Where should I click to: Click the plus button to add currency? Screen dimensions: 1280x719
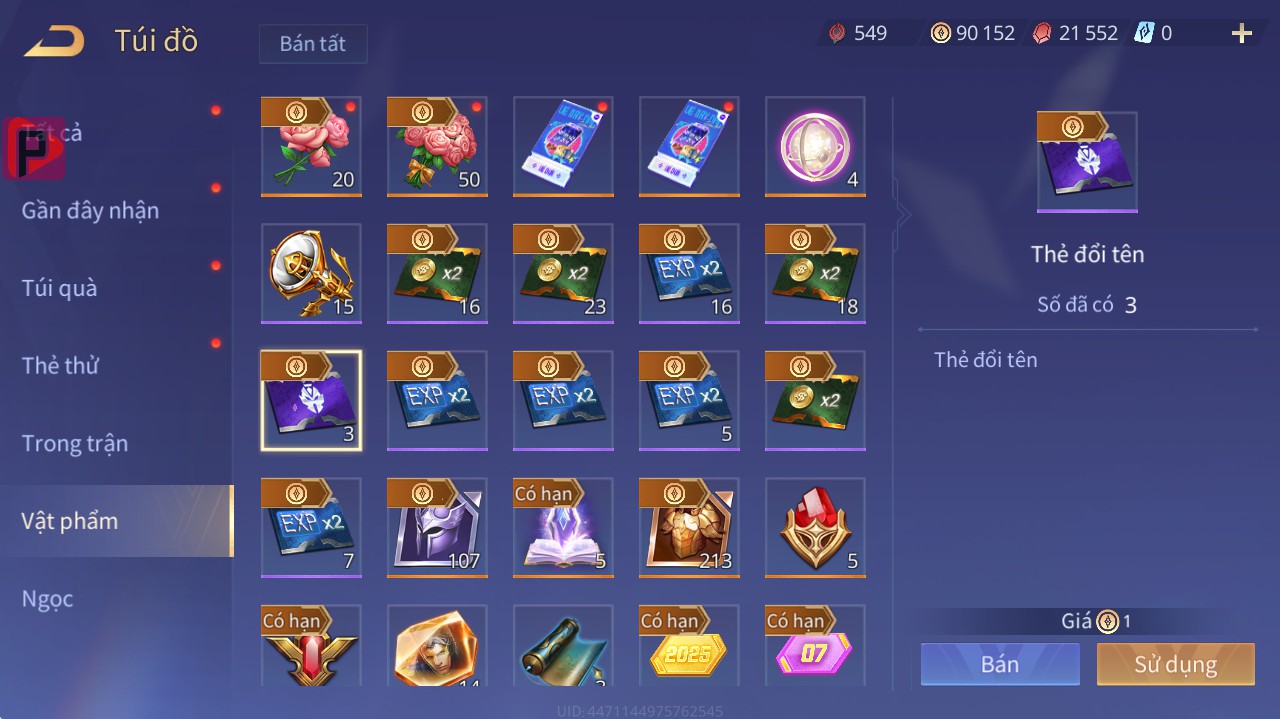tap(1242, 34)
